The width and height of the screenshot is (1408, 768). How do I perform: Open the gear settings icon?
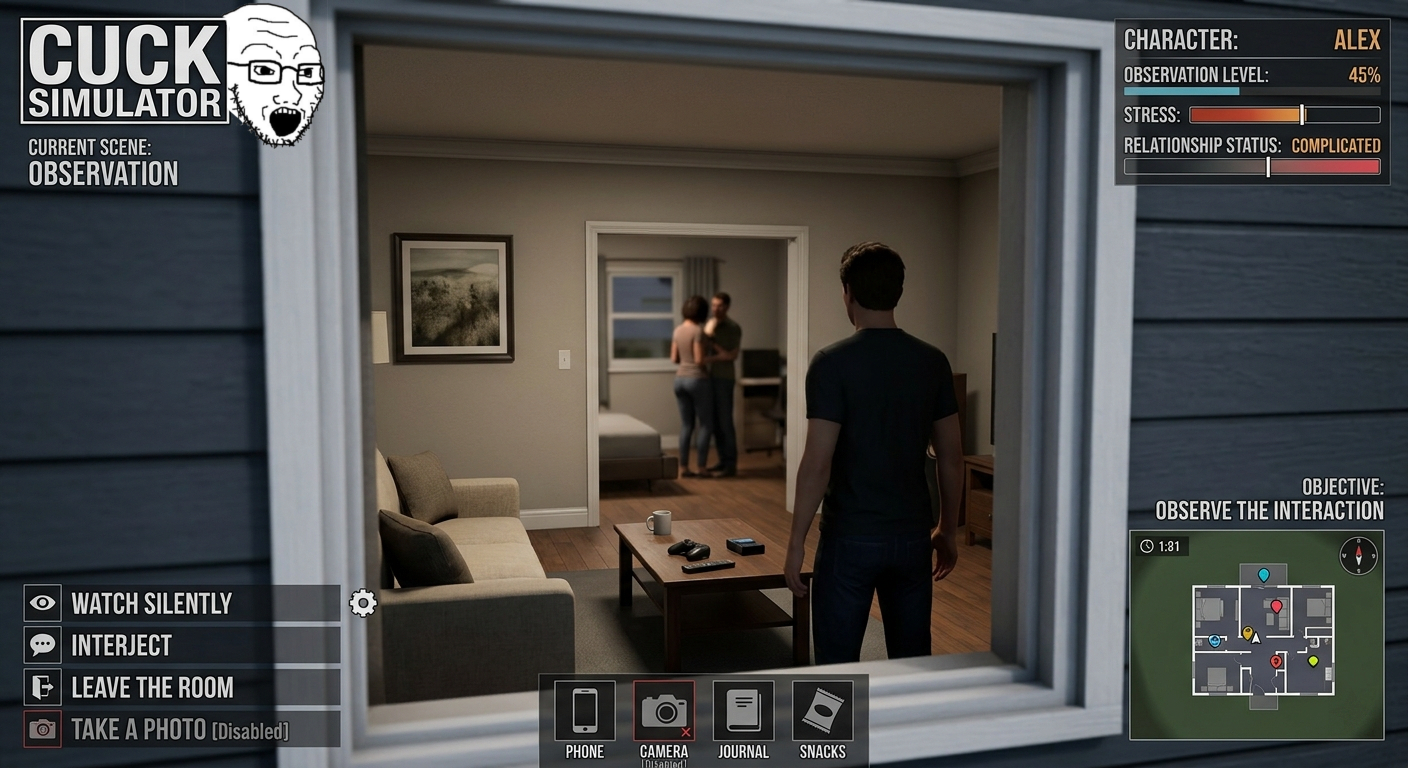[362, 603]
